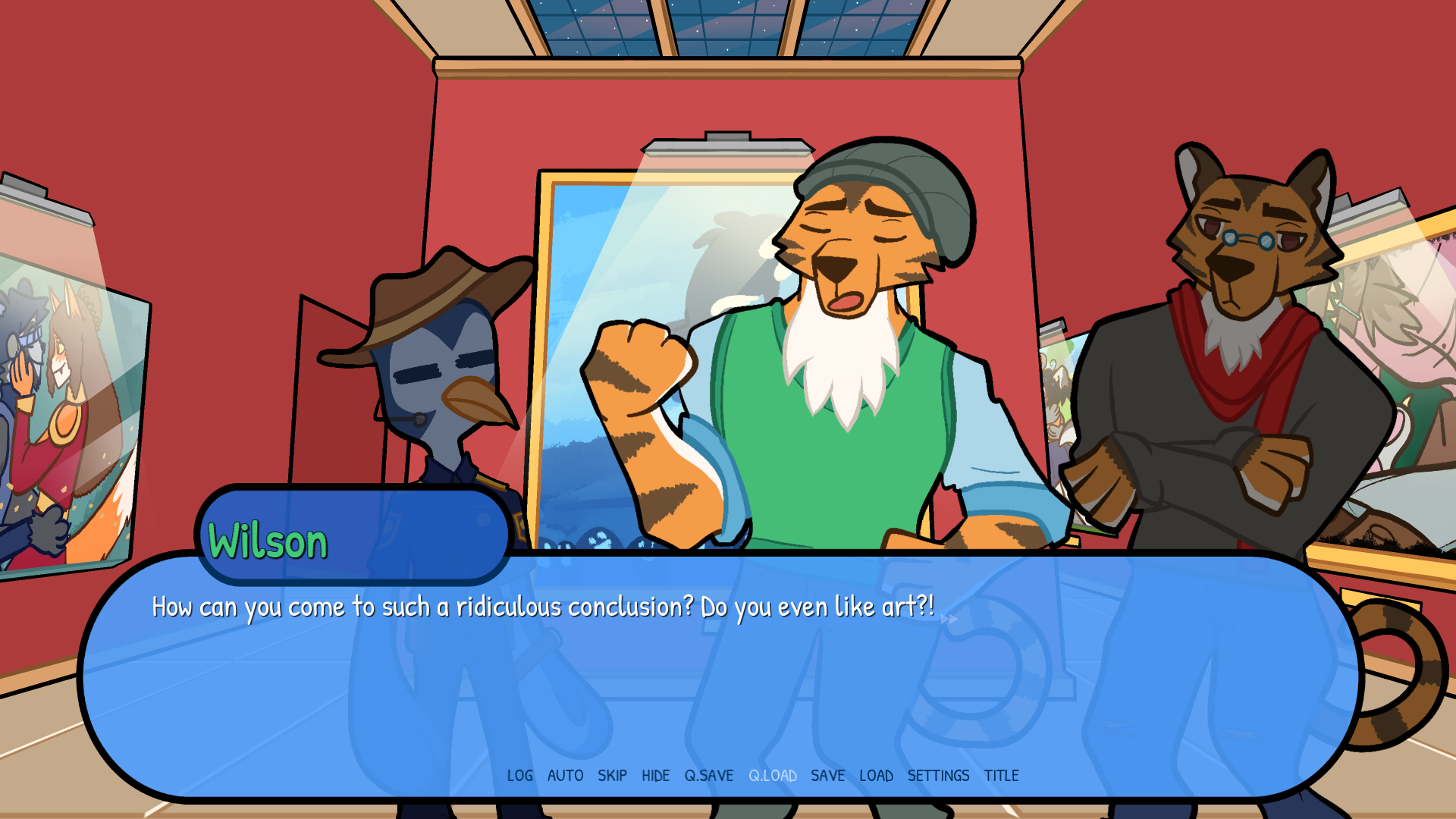HIDE the dialogue box
This screenshot has height=819, width=1456.
coord(656,776)
